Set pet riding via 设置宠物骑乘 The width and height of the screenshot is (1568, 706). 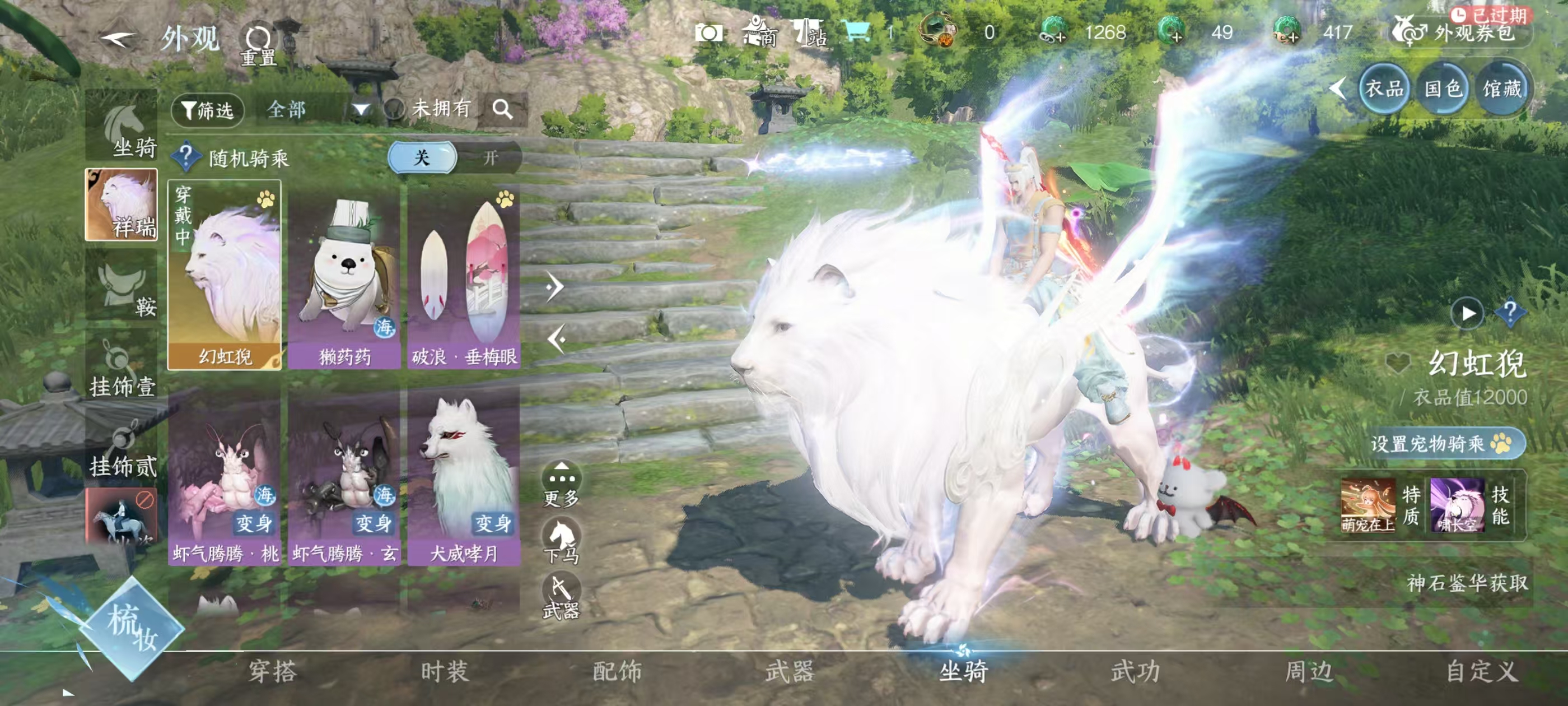click(1447, 443)
